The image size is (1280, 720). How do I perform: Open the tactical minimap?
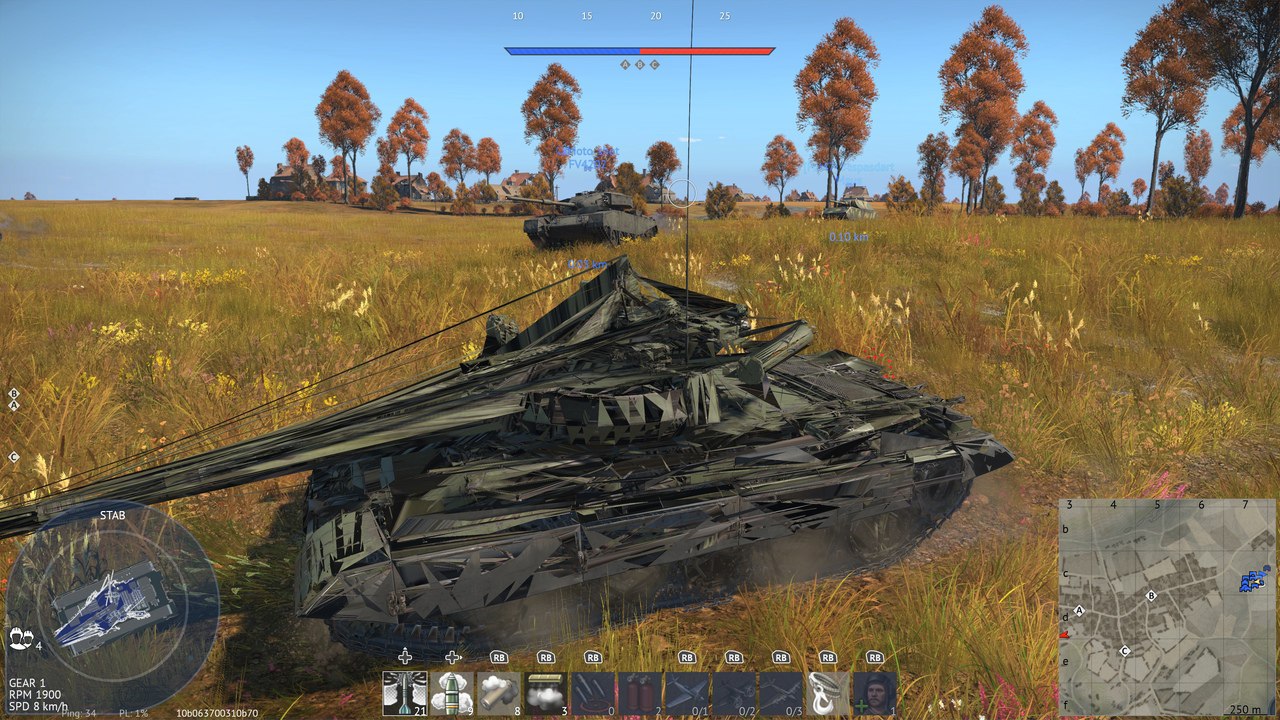point(1168,607)
